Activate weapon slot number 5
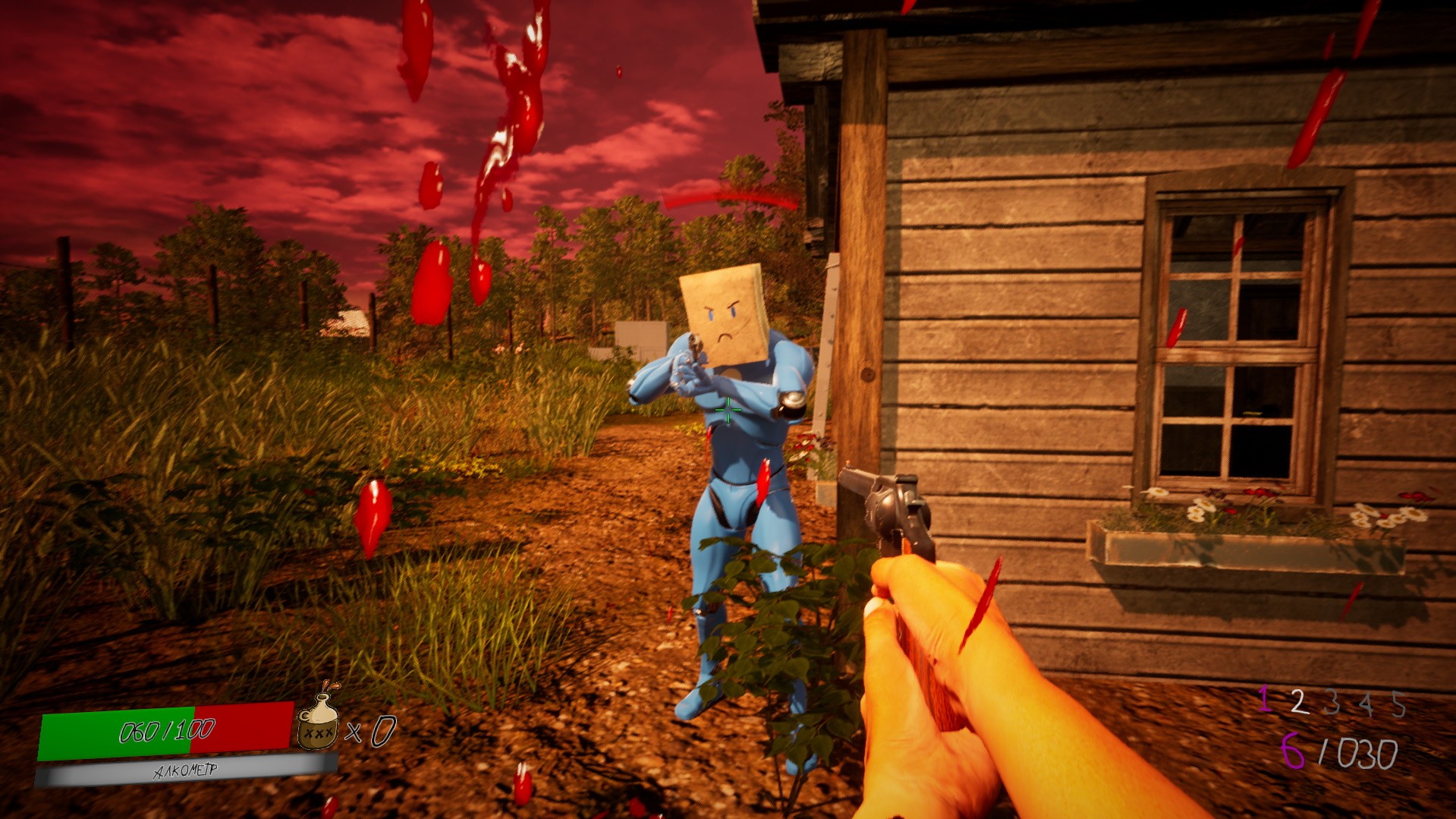Image resolution: width=1456 pixels, height=819 pixels. (x=1398, y=705)
